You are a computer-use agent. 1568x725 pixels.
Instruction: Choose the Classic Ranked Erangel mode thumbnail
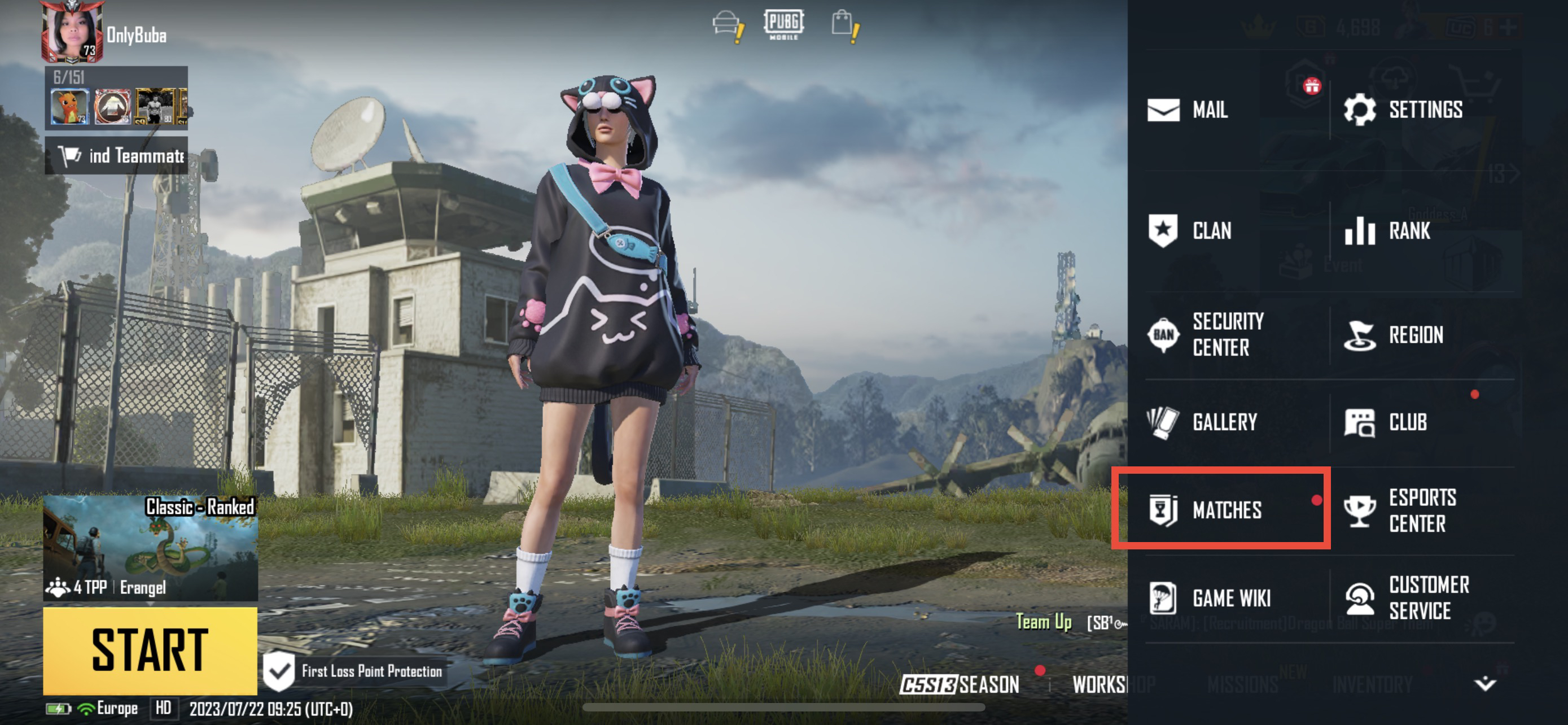click(x=150, y=547)
